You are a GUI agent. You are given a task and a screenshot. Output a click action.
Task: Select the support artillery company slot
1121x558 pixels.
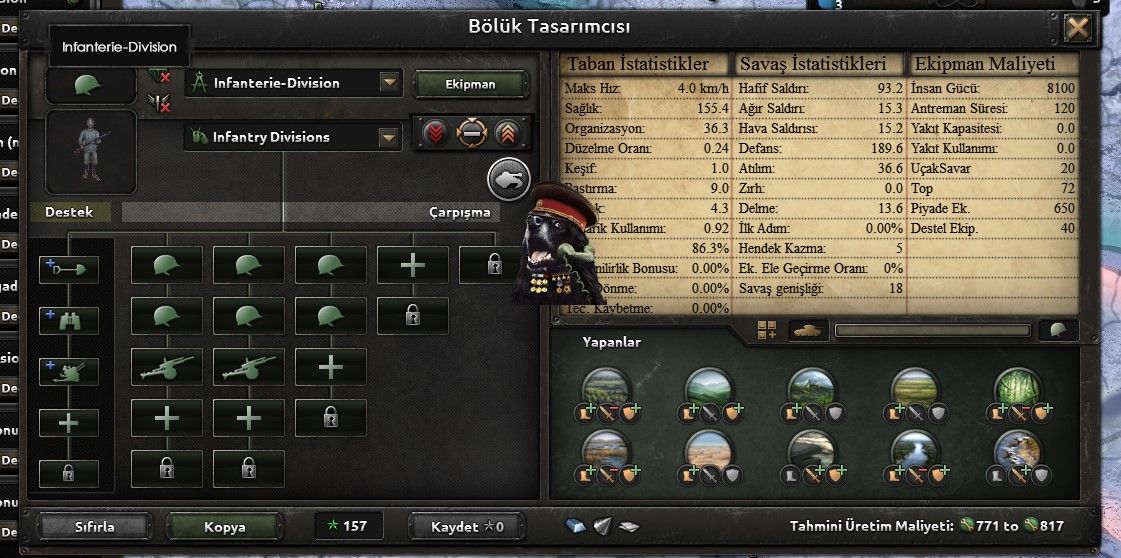coord(69,371)
